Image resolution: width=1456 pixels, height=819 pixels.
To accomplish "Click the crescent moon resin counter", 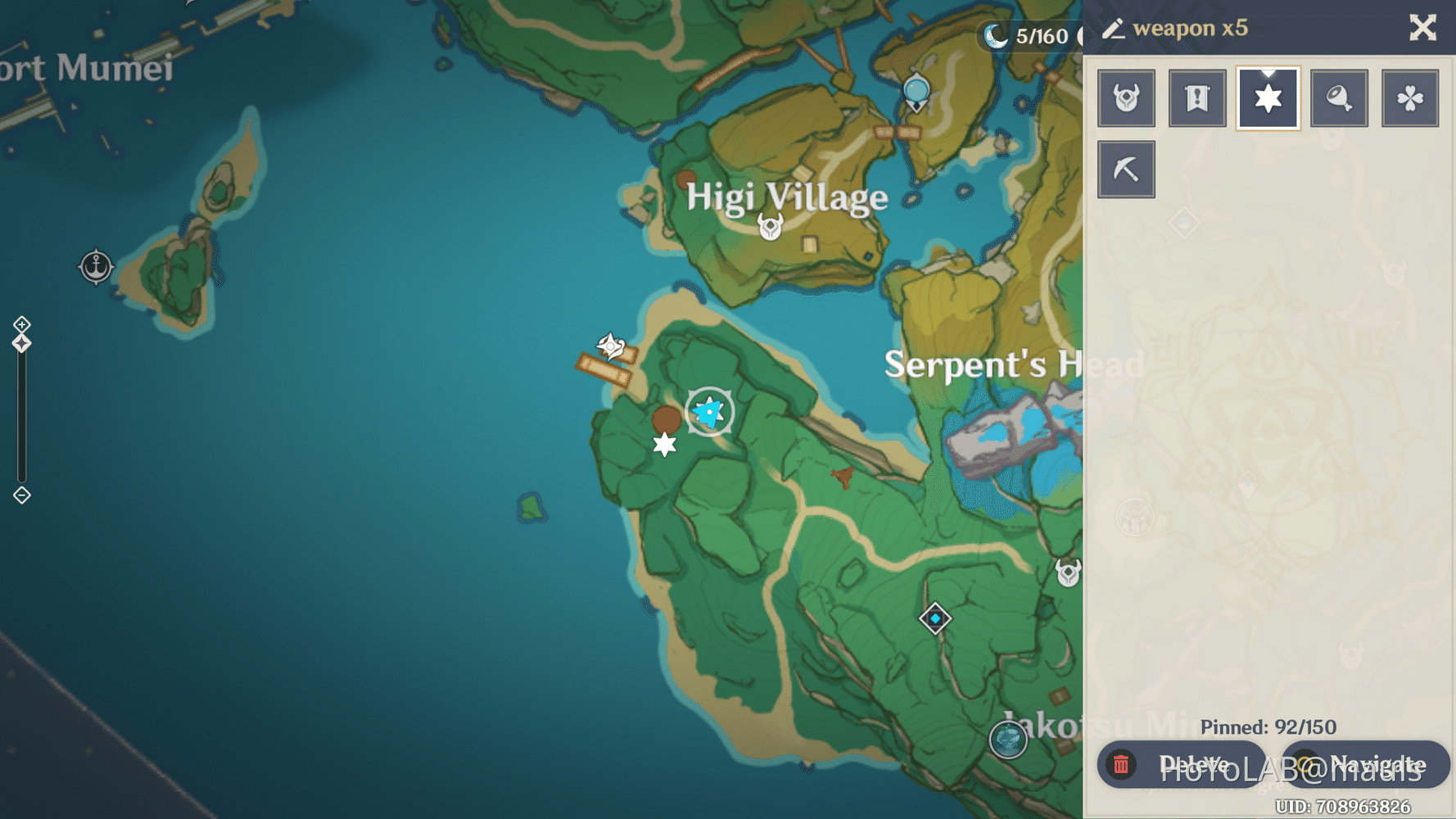I will (995, 34).
